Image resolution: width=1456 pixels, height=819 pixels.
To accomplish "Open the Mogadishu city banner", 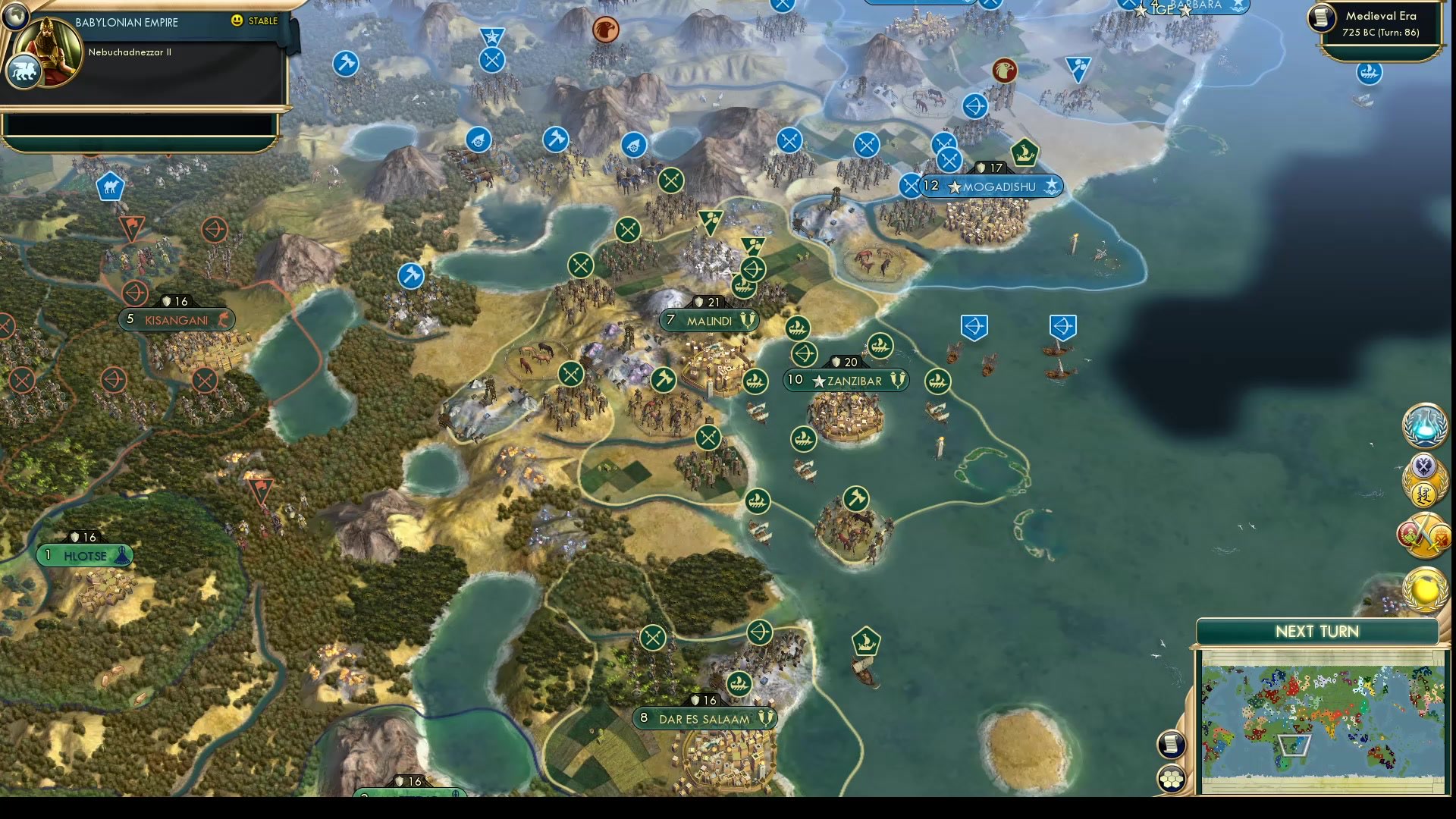I will tap(990, 186).
